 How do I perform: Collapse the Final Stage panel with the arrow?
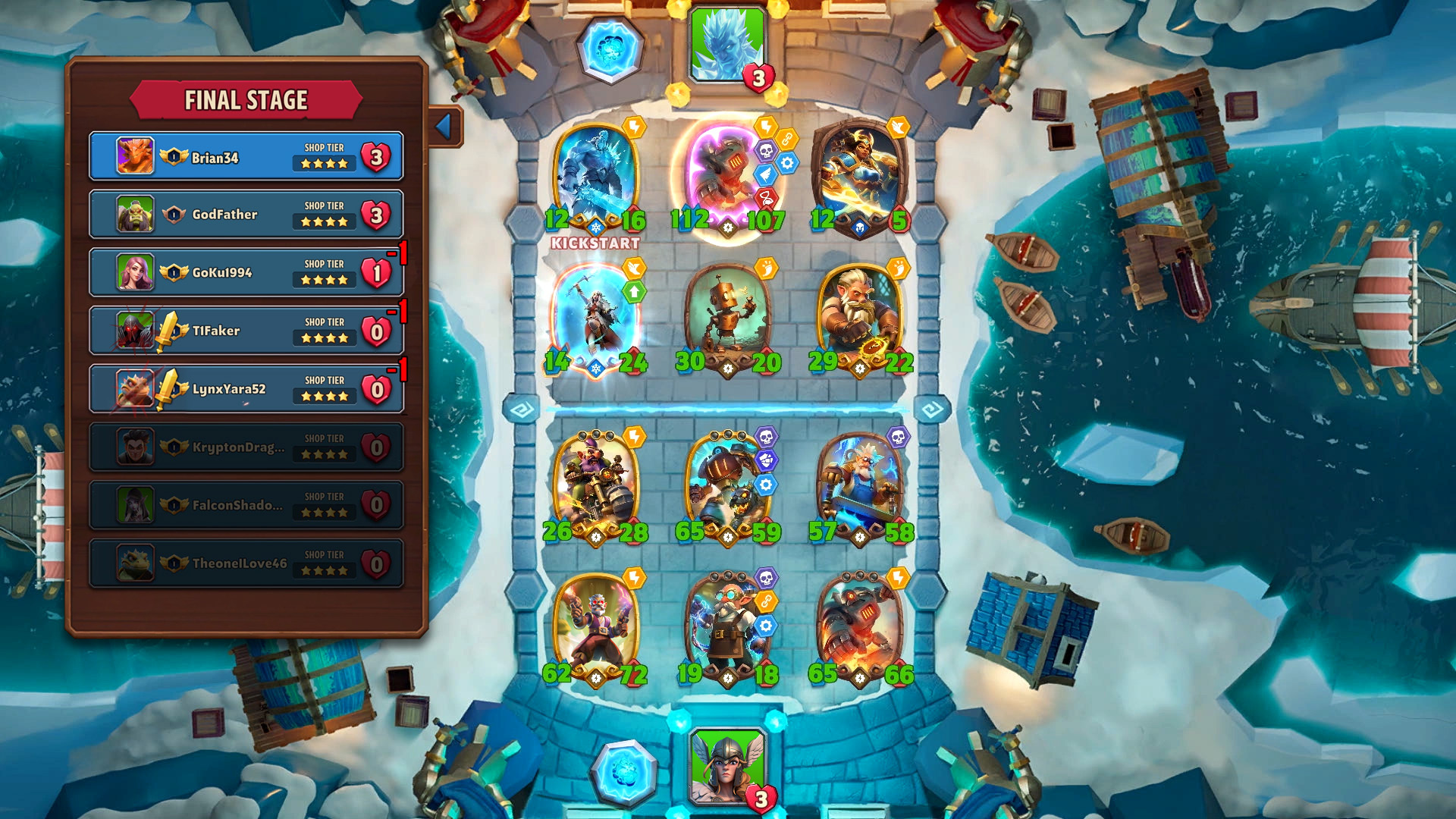445,126
